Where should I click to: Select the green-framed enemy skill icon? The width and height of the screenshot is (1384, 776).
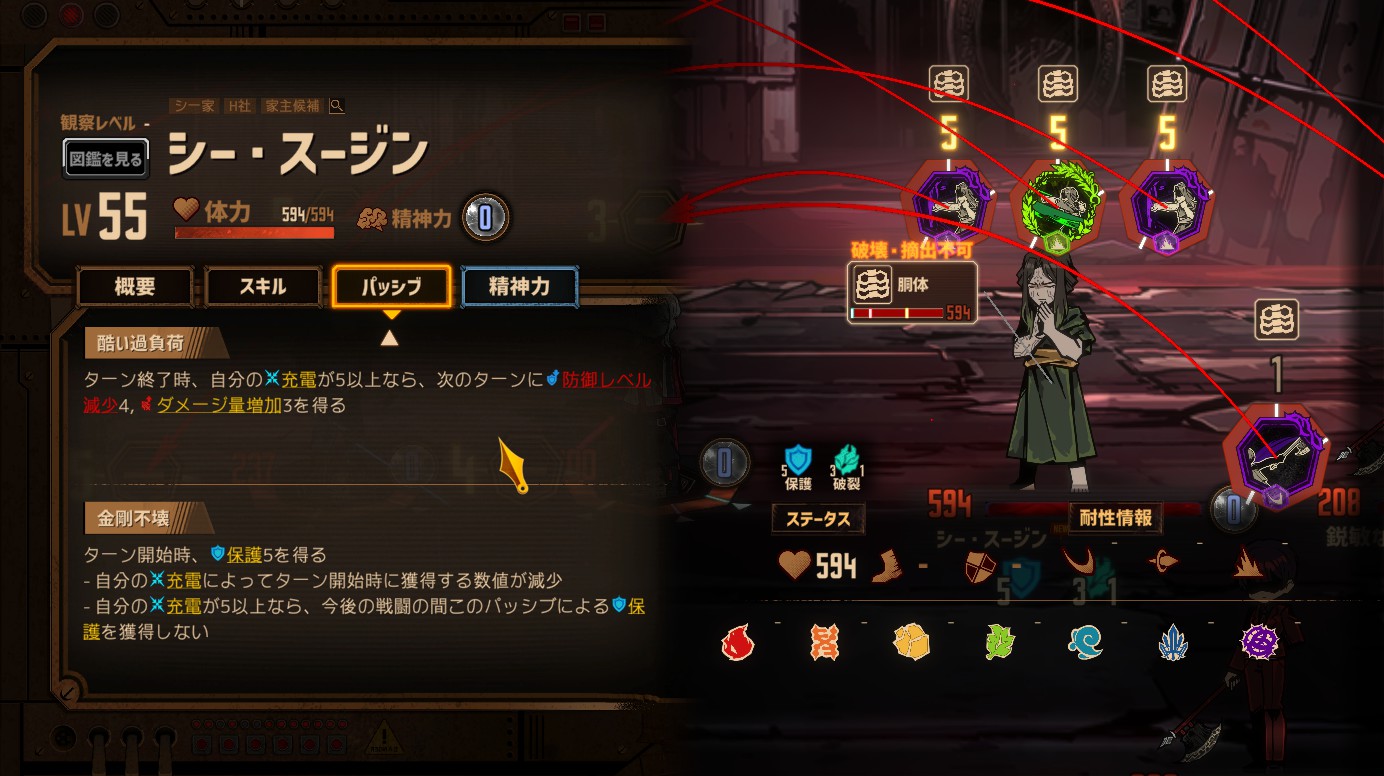point(1058,205)
